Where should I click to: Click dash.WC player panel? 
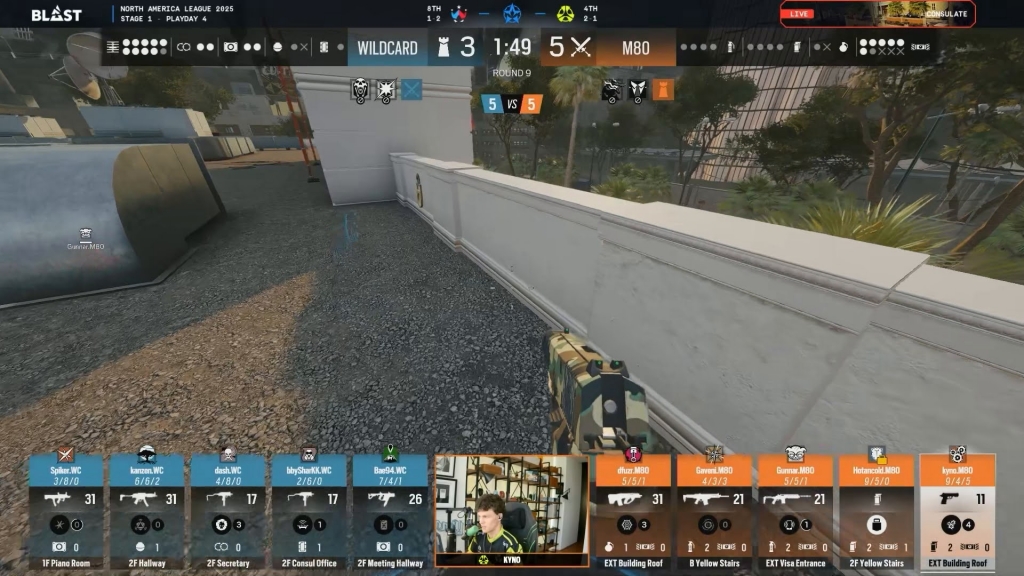229,510
